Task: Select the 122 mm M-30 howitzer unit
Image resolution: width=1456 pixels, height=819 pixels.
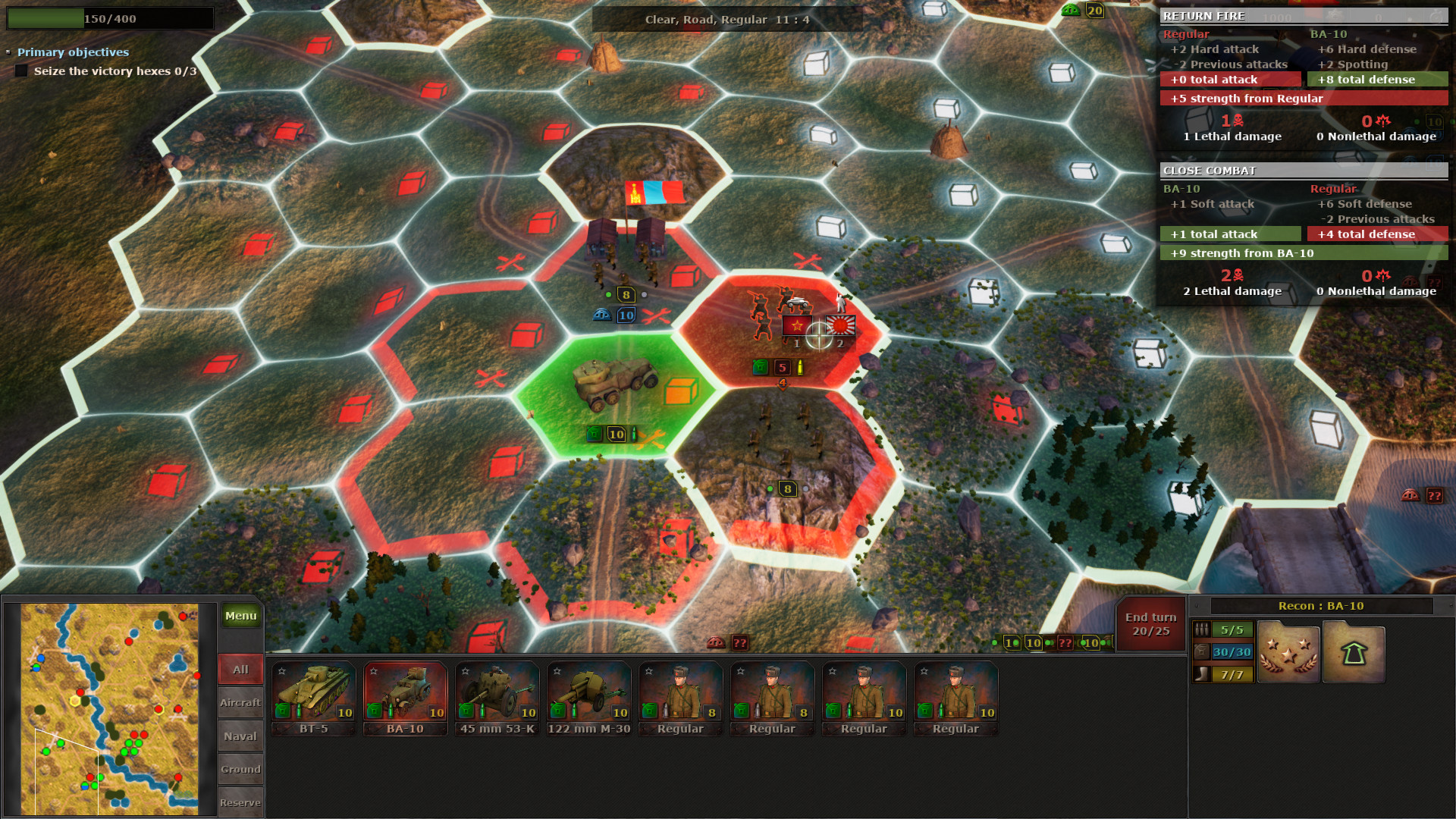Action: 588,694
